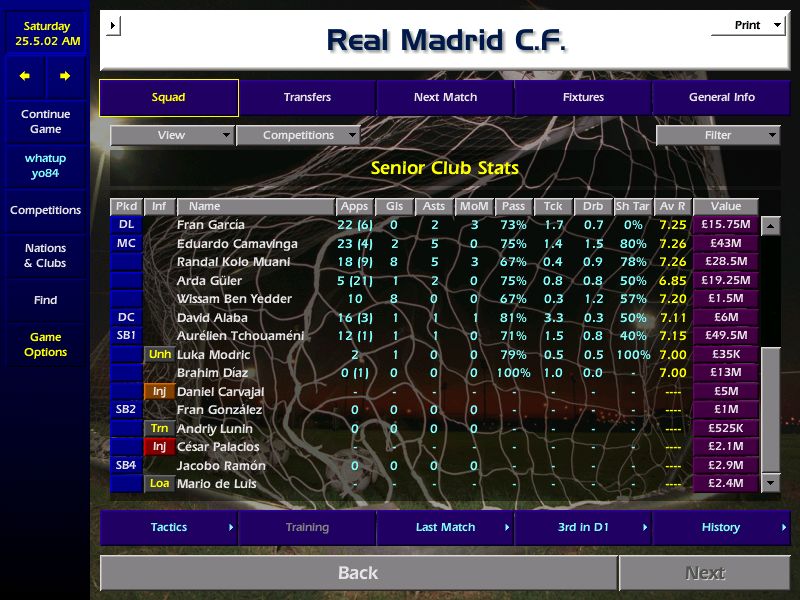Open the Tactics screen
The width and height of the screenshot is (800, 600).
point(169,527)
